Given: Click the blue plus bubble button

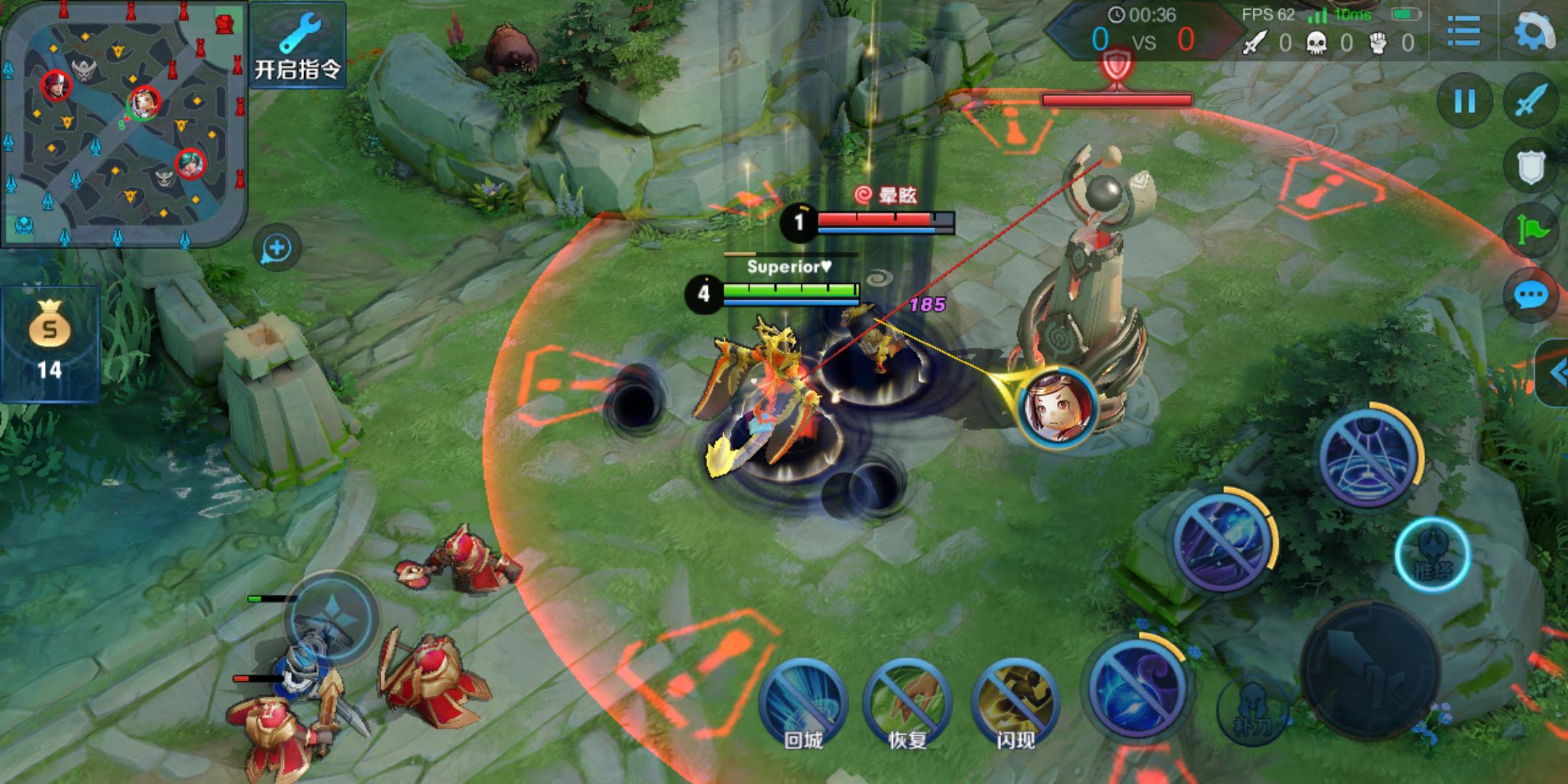Looking at the screenshot, I should click(x=277, y=249).
